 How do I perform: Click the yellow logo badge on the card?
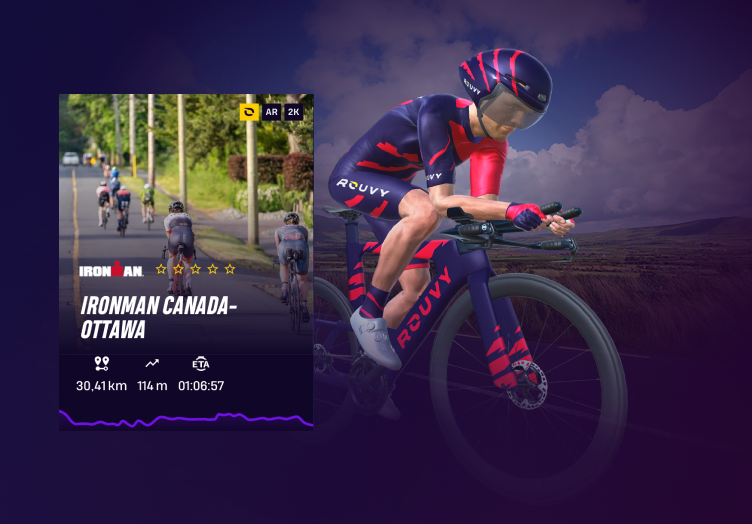coord(250,112)
